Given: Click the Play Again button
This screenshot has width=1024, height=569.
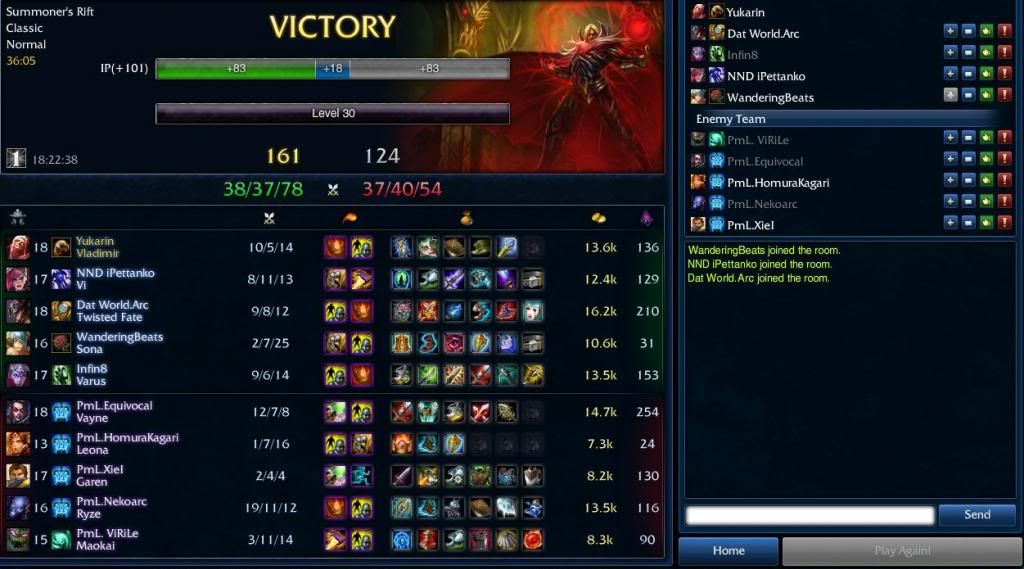Looking at the screenshot, I should pyautogui.click(x=901, y=551).
